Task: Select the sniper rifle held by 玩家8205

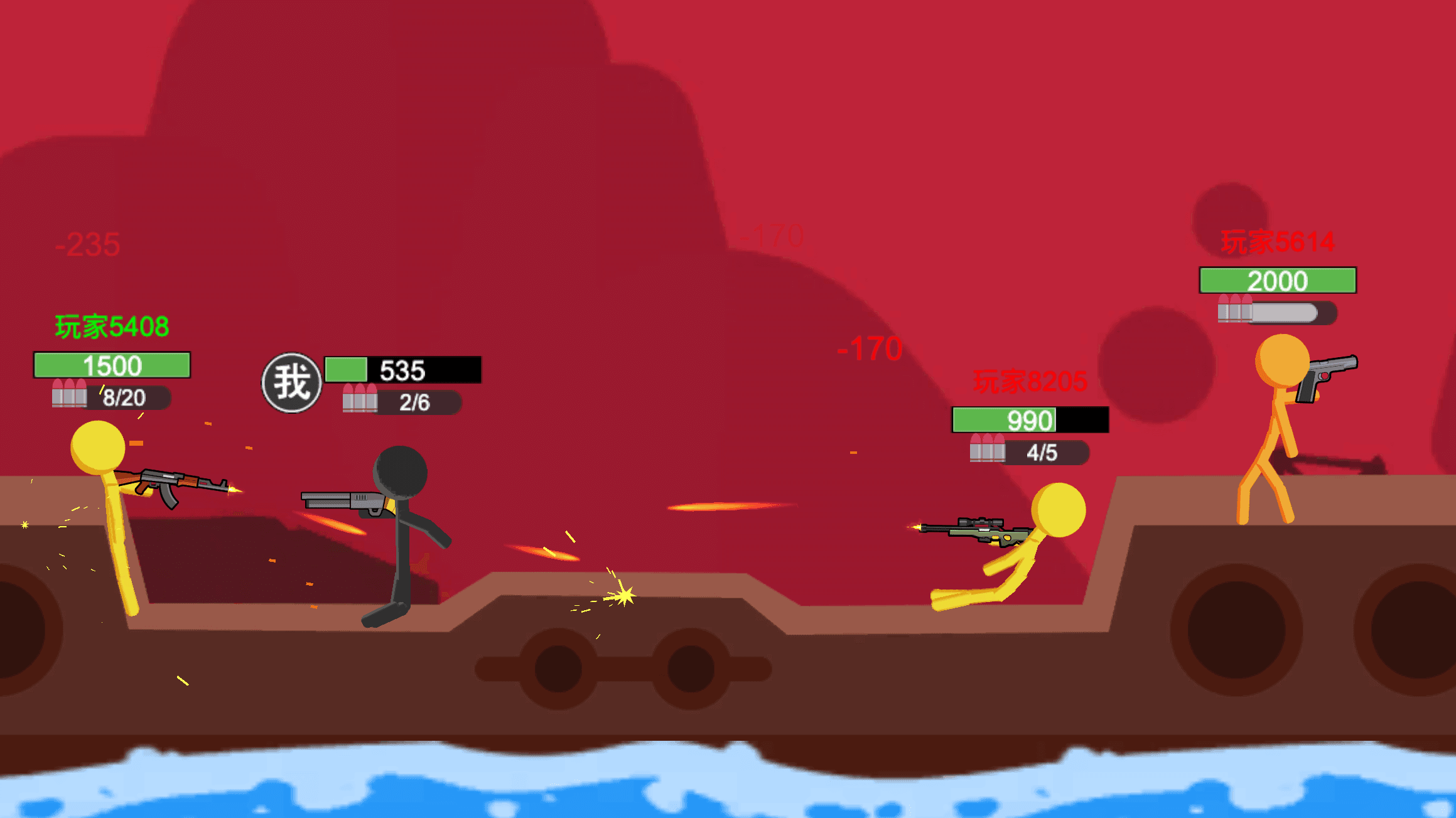Action: 976,529
